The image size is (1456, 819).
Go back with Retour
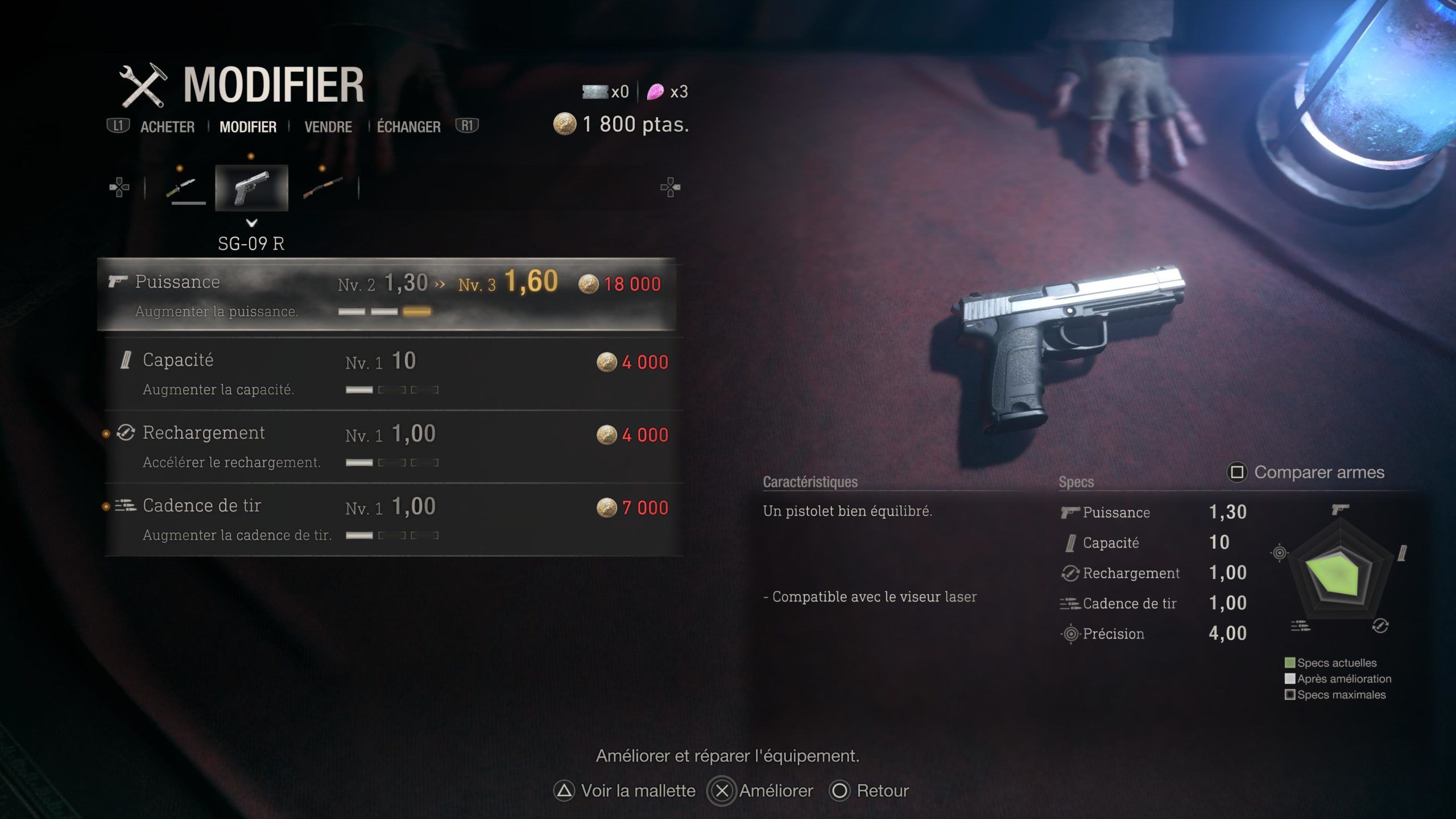(x=869, y=791)
